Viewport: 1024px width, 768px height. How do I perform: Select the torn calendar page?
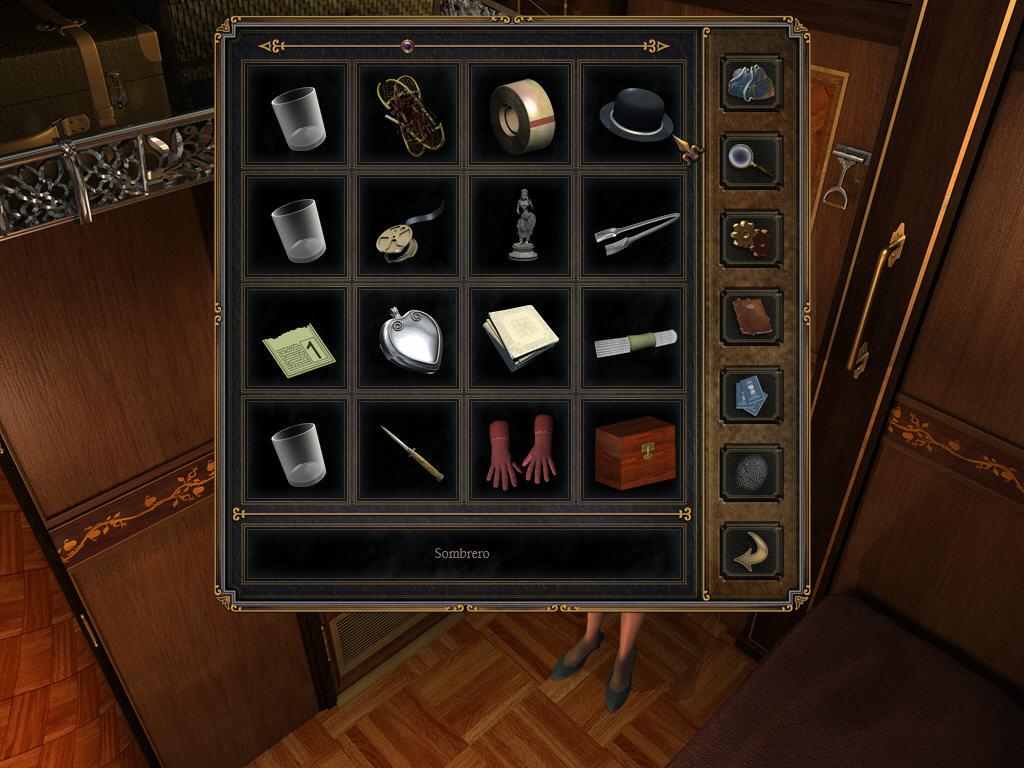tap(297, 339)
